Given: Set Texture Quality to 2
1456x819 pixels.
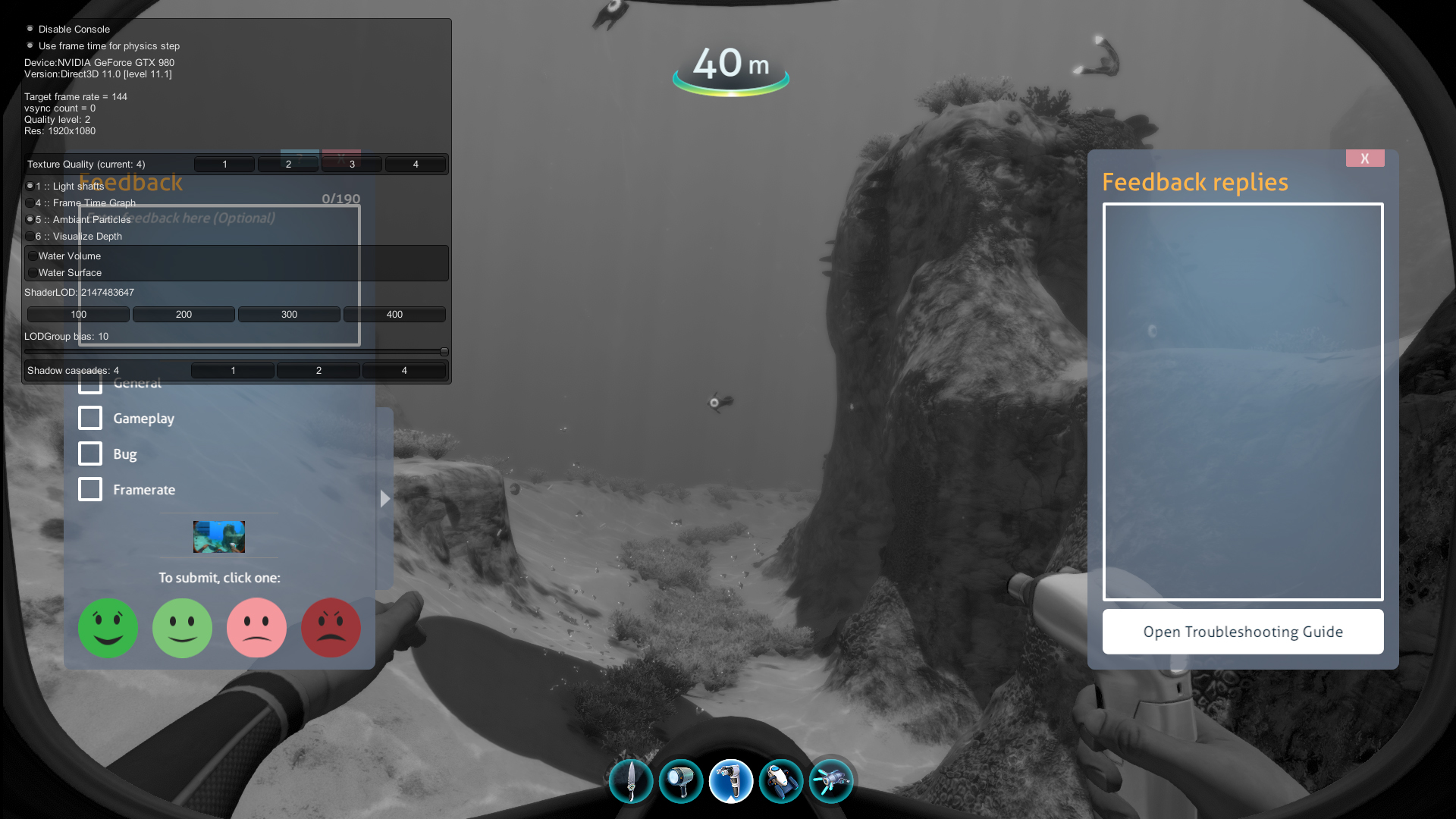Looking at the screenshot, I should [288, 164].
